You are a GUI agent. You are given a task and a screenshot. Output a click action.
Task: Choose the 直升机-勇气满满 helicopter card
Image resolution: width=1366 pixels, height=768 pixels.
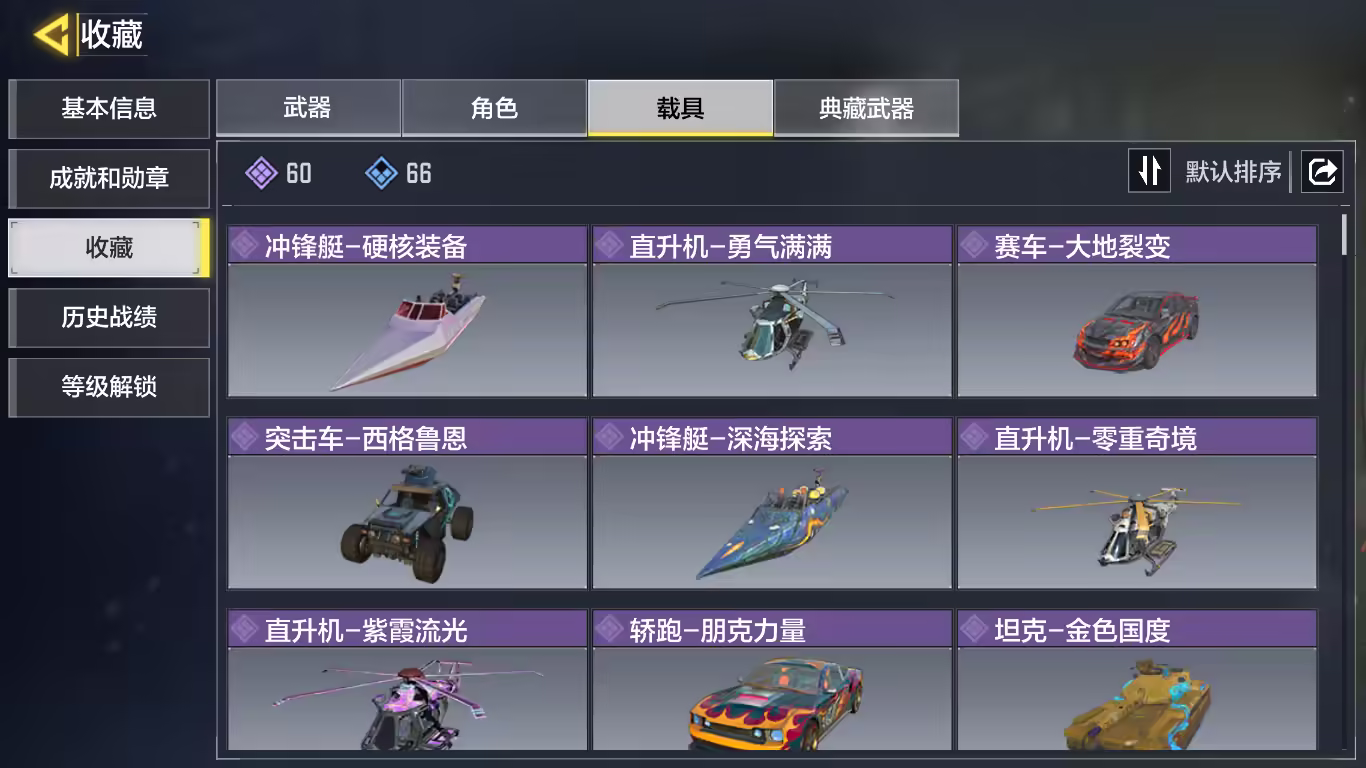pyautogui.click(x=772, y=312)
